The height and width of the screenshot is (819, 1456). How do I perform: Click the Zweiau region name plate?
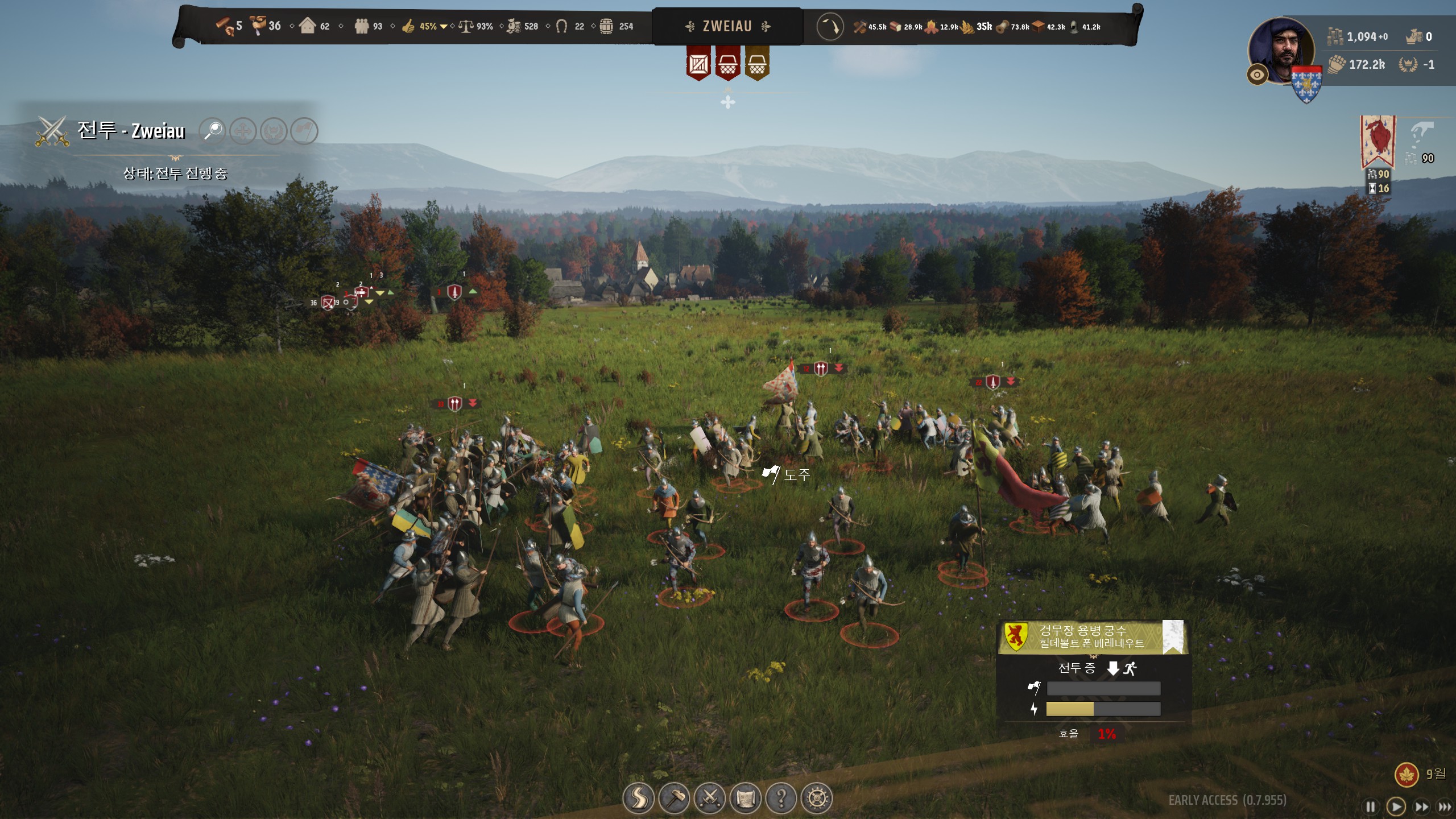tap(727, 26)
